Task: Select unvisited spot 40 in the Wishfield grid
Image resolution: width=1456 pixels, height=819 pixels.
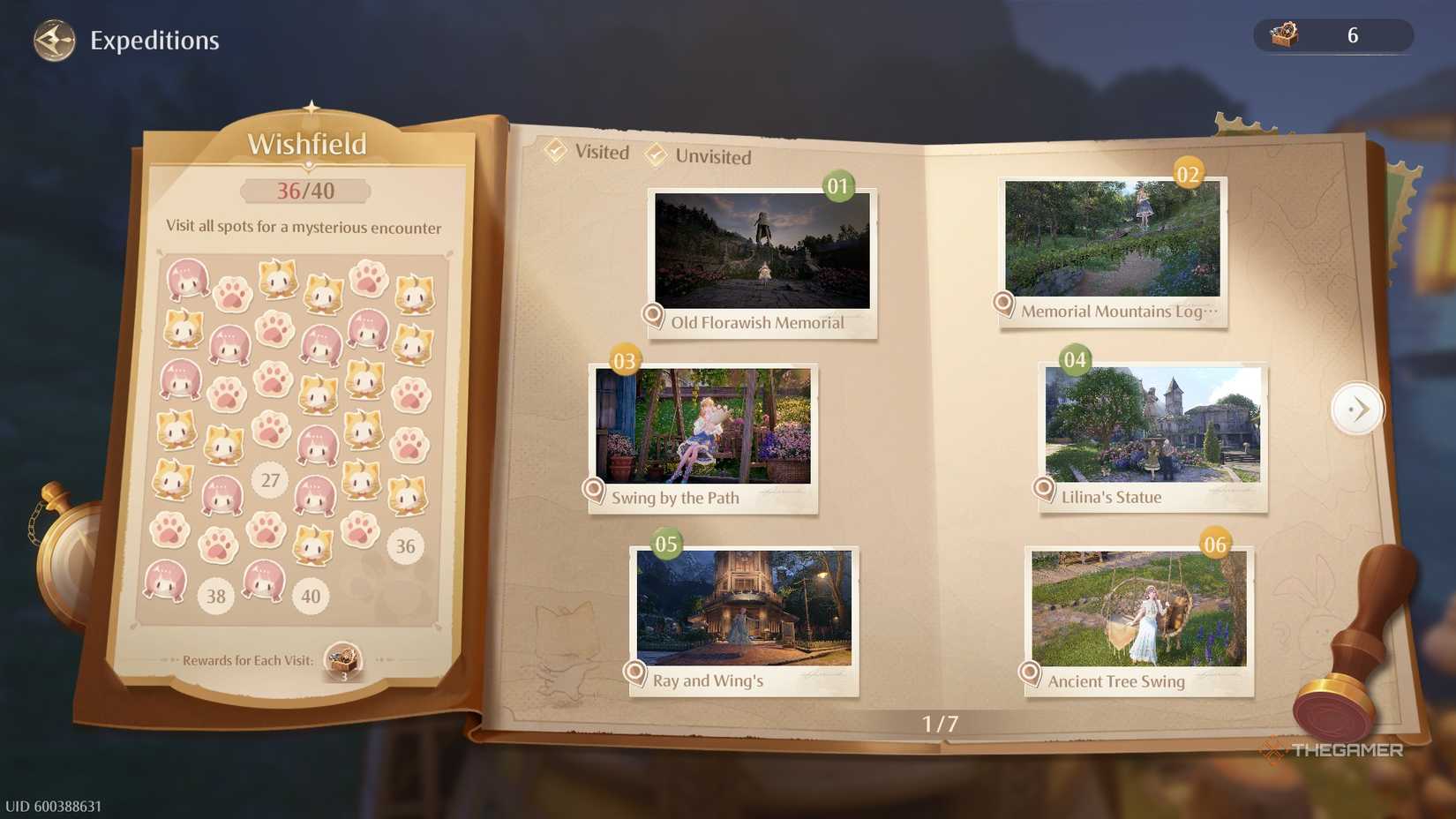Action: [x=310, y=596]
